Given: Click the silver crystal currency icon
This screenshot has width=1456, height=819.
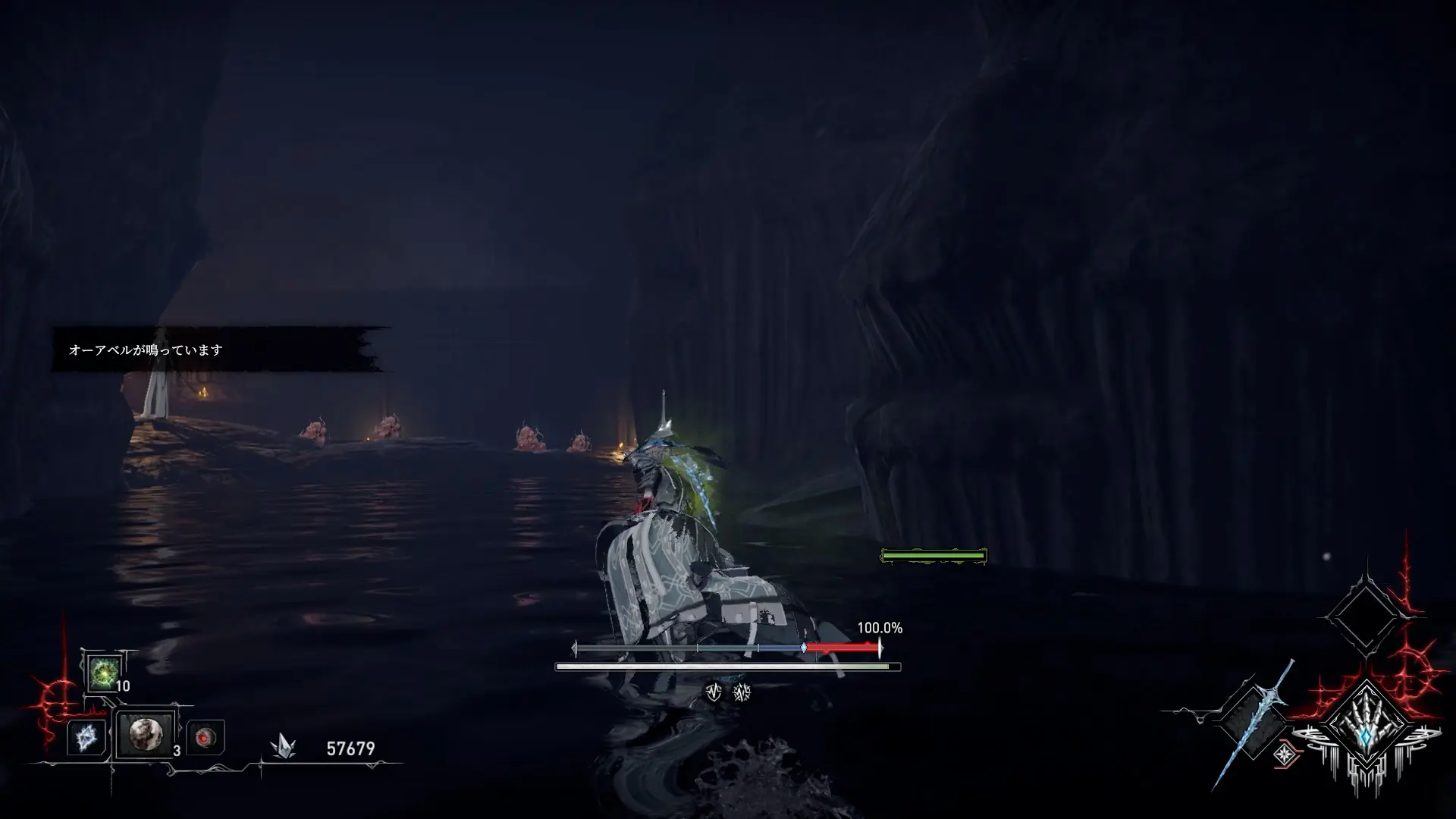Looking at the screenshot, I should 282,747.
